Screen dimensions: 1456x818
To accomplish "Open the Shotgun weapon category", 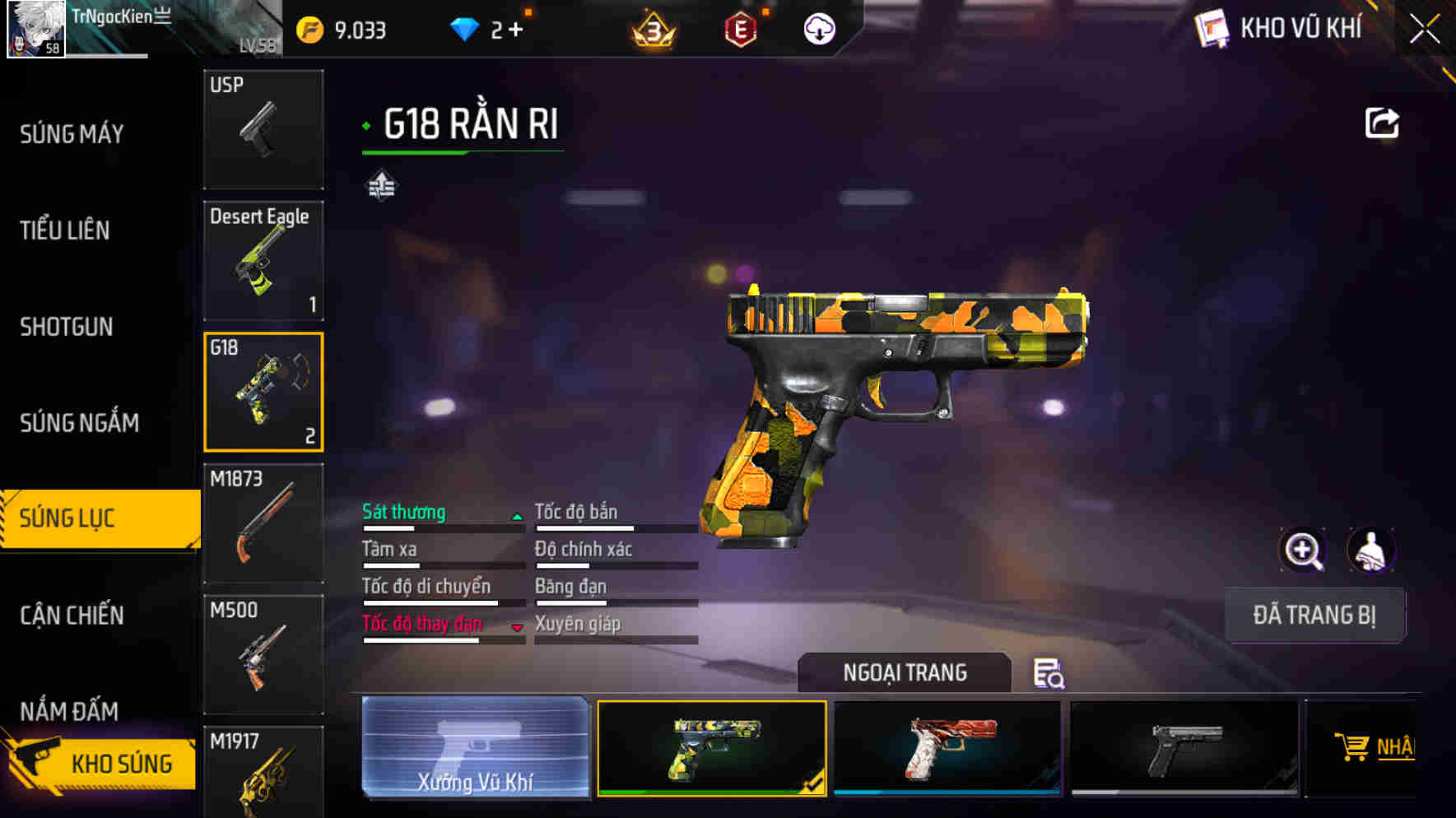I will pyautogui.click(x=66, y=327).
